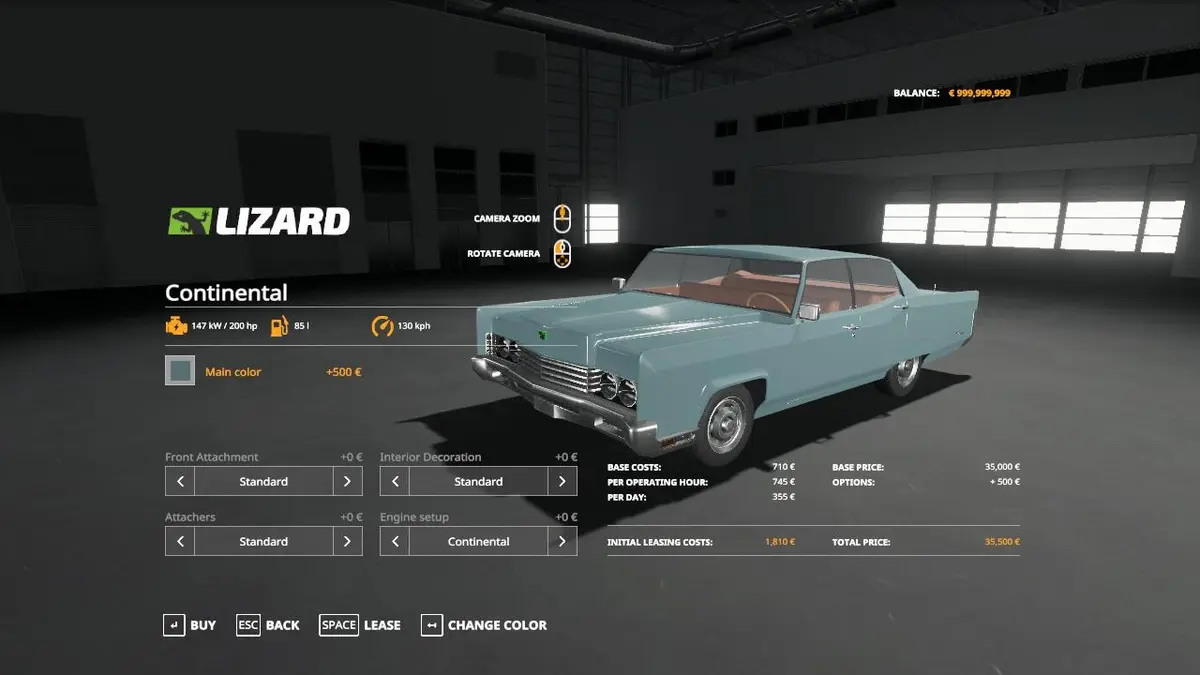This screenshot has width=1200, height=675.
Task: Lease the Continental vehicle
Action: coord(360,625)
